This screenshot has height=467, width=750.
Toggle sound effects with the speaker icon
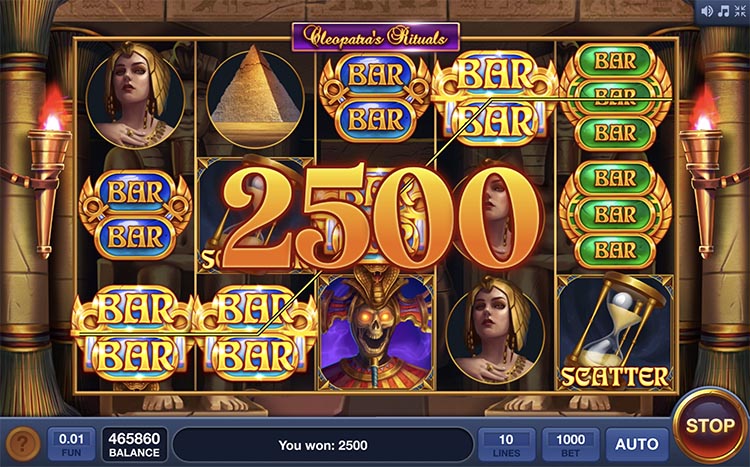coord(705,11)
